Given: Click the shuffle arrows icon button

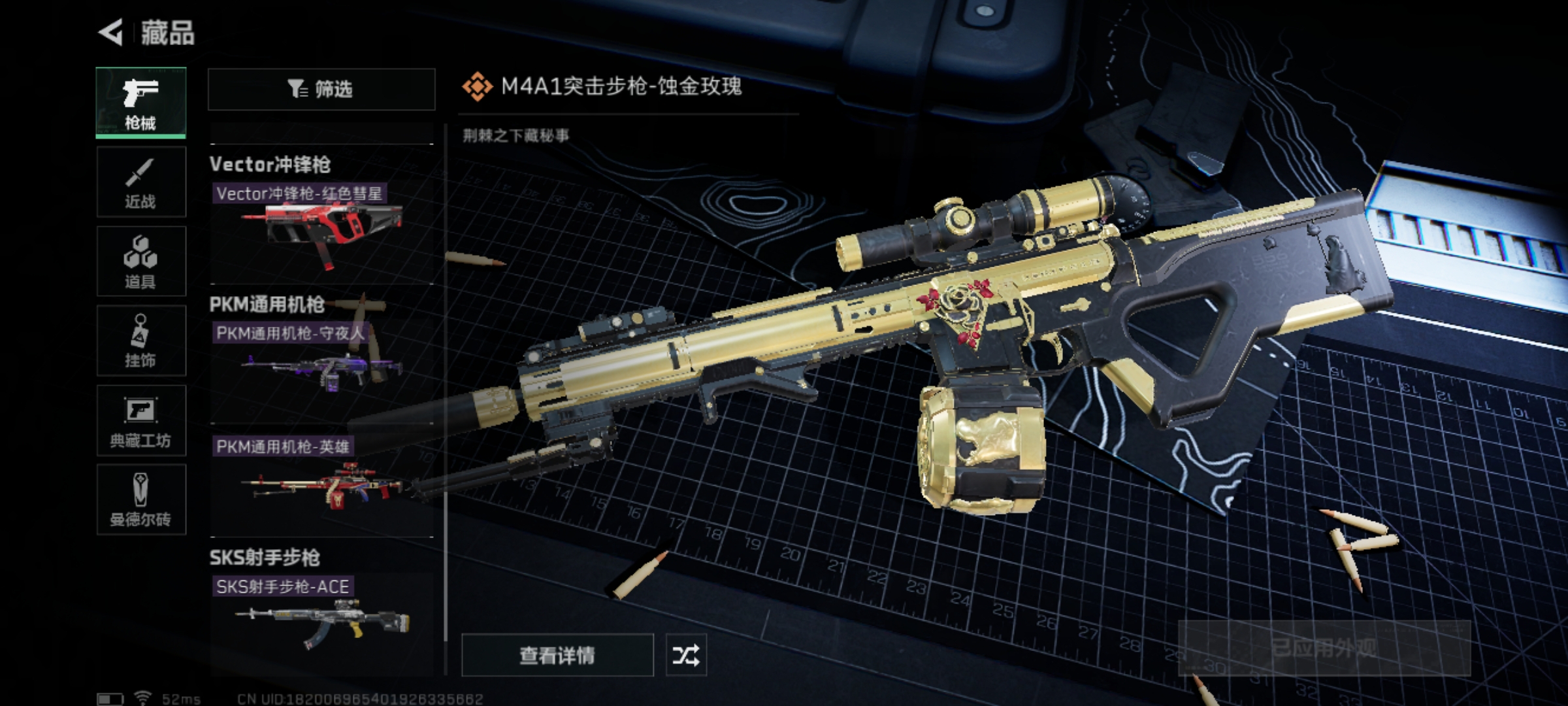Looking at the screenshot, I should [685, 654].
